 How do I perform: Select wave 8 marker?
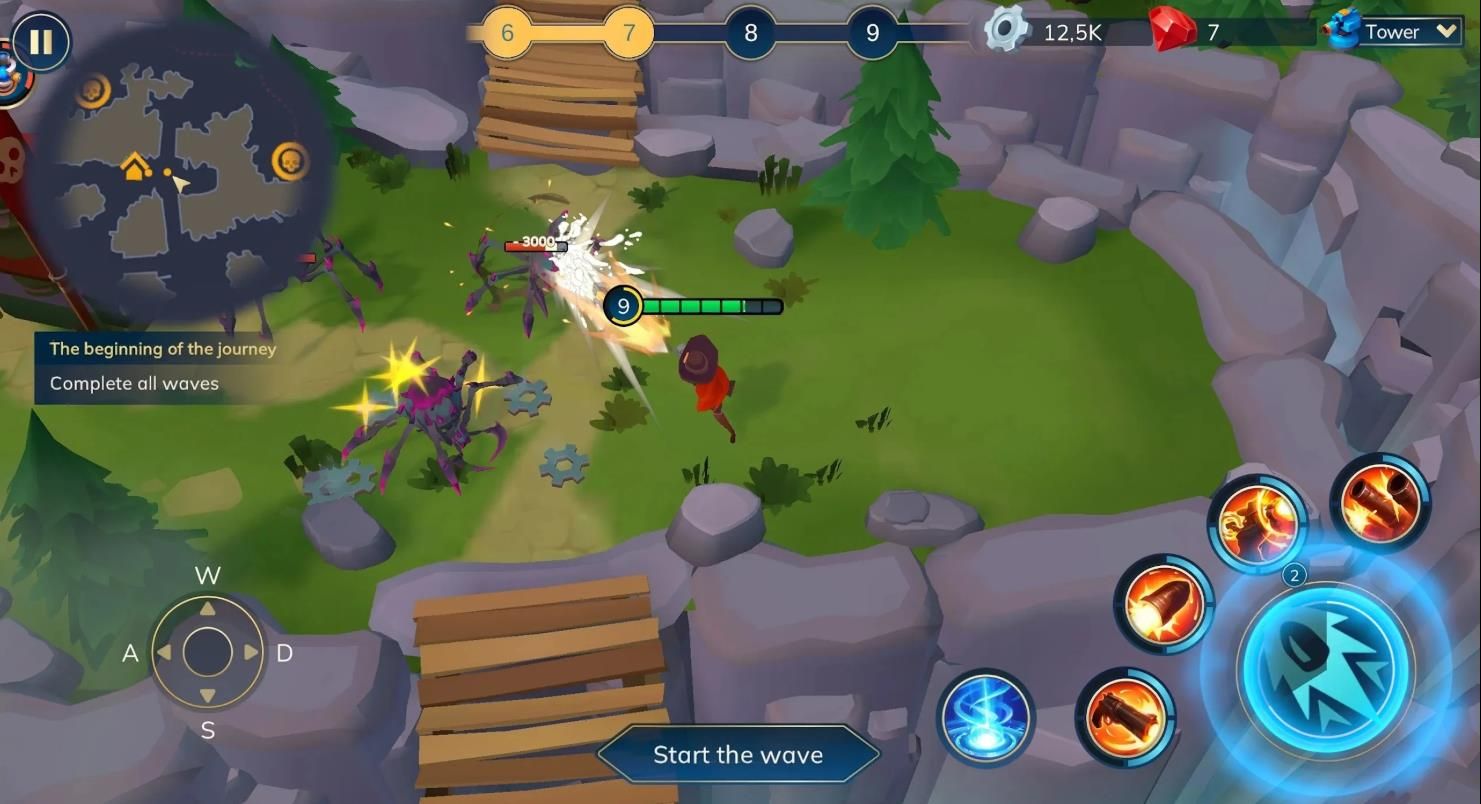[x=750, y=33]
